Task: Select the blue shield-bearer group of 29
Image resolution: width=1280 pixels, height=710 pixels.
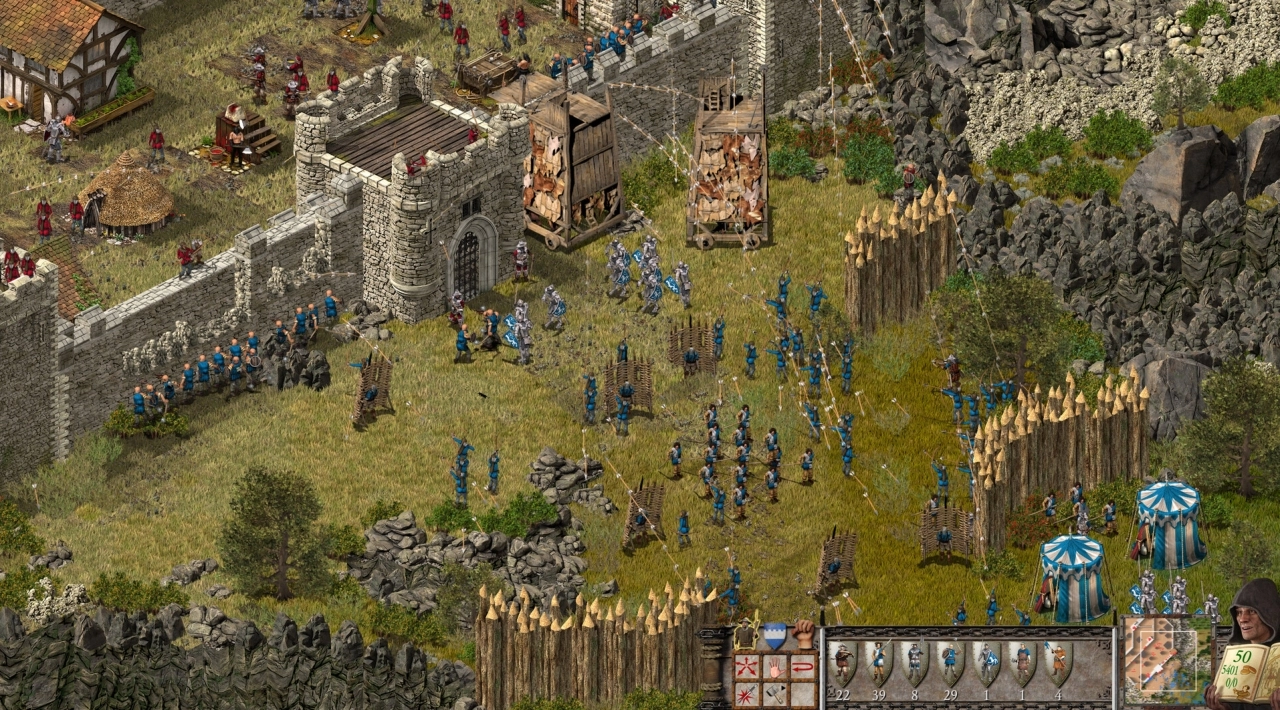Action: 950,661
